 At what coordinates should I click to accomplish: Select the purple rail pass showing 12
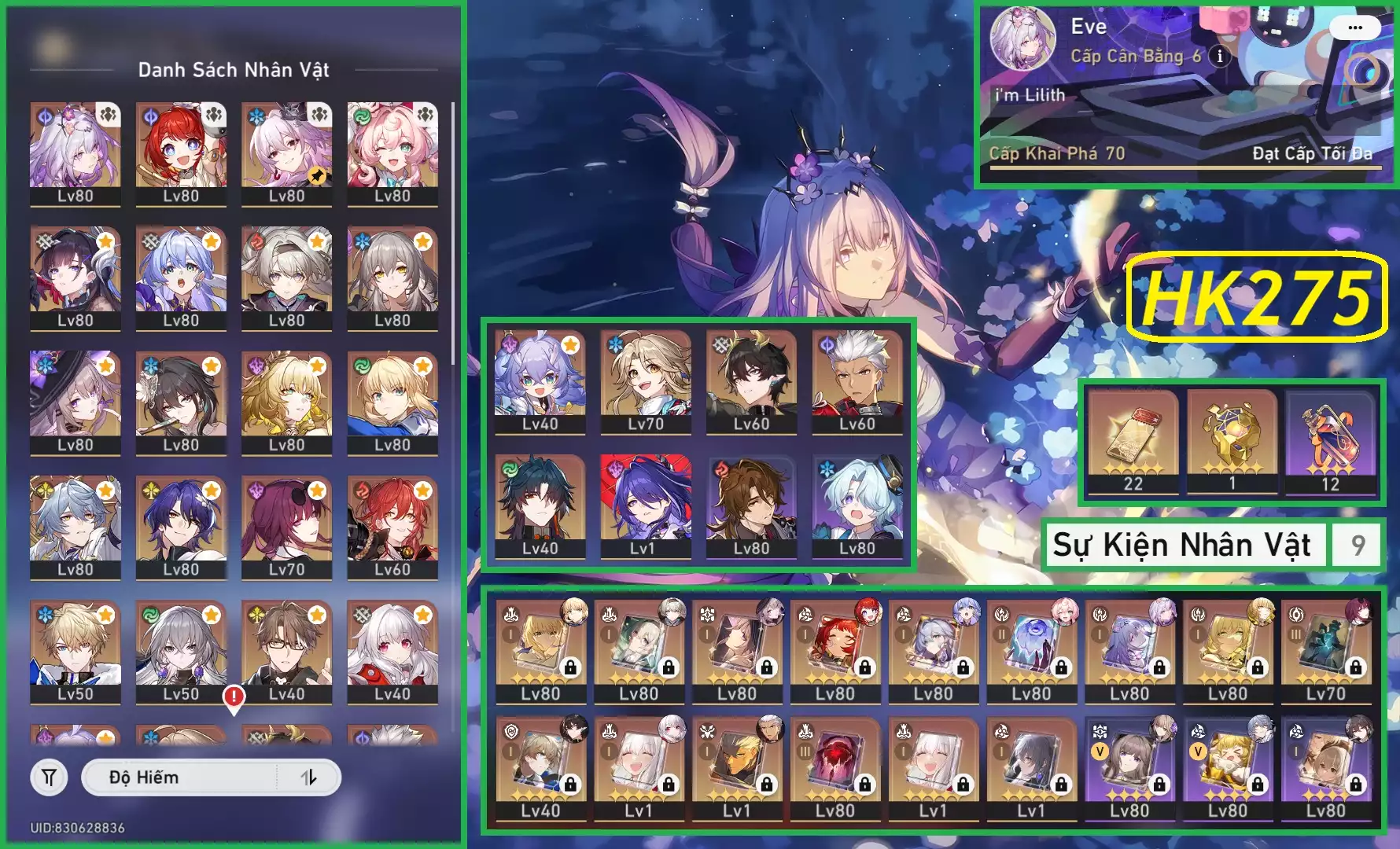1329,440
